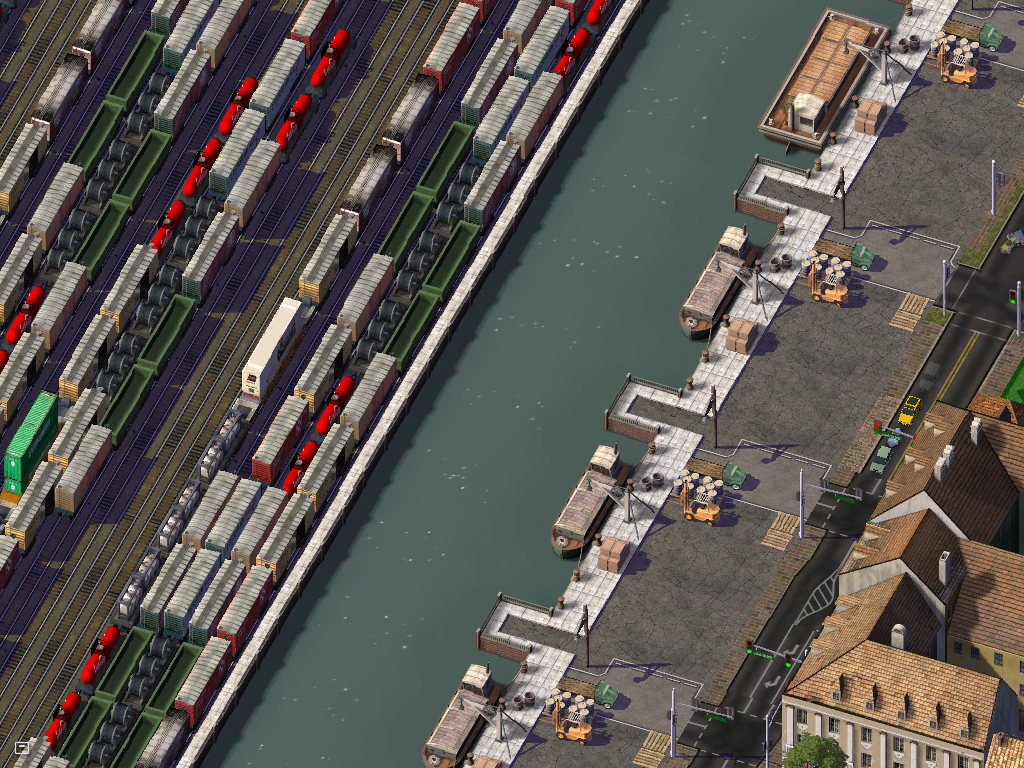The width and height of the screenshot is (1024, 768).
Task: Click the small square show-interface button
Action: point(22,747)
